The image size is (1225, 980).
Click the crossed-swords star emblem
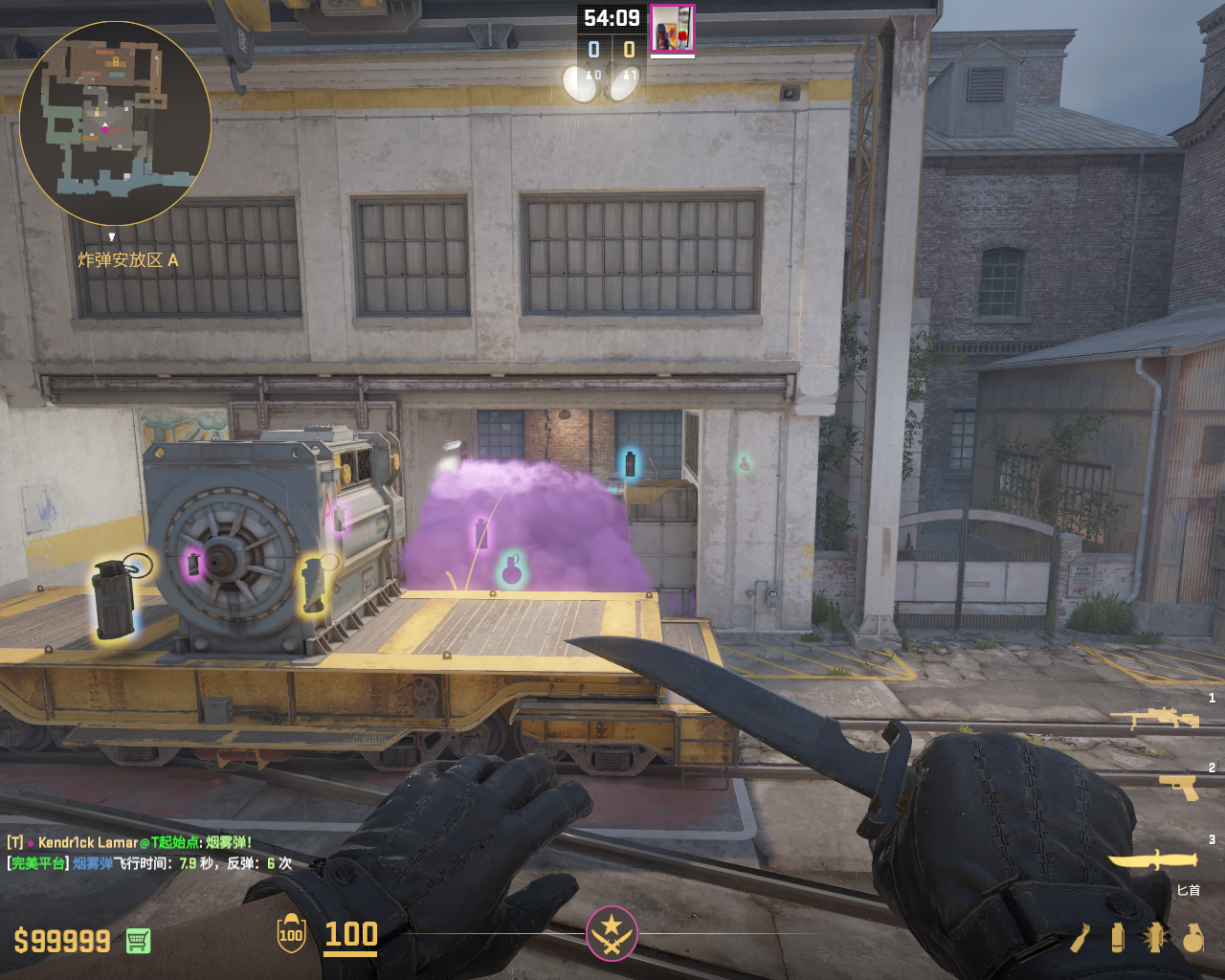612,932
